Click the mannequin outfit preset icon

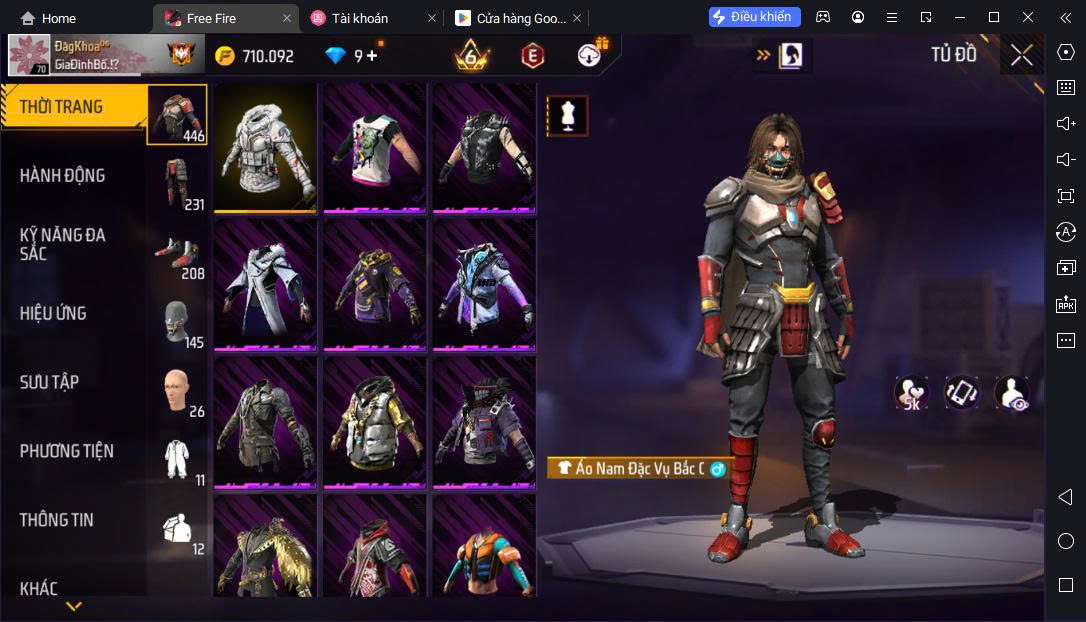[567, 116]
